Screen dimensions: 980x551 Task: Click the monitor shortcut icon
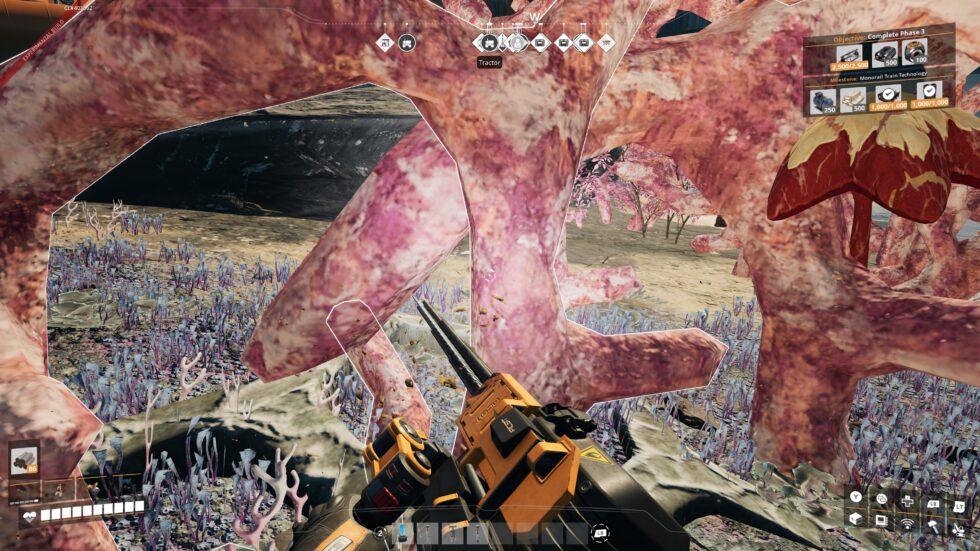[881, 520]
